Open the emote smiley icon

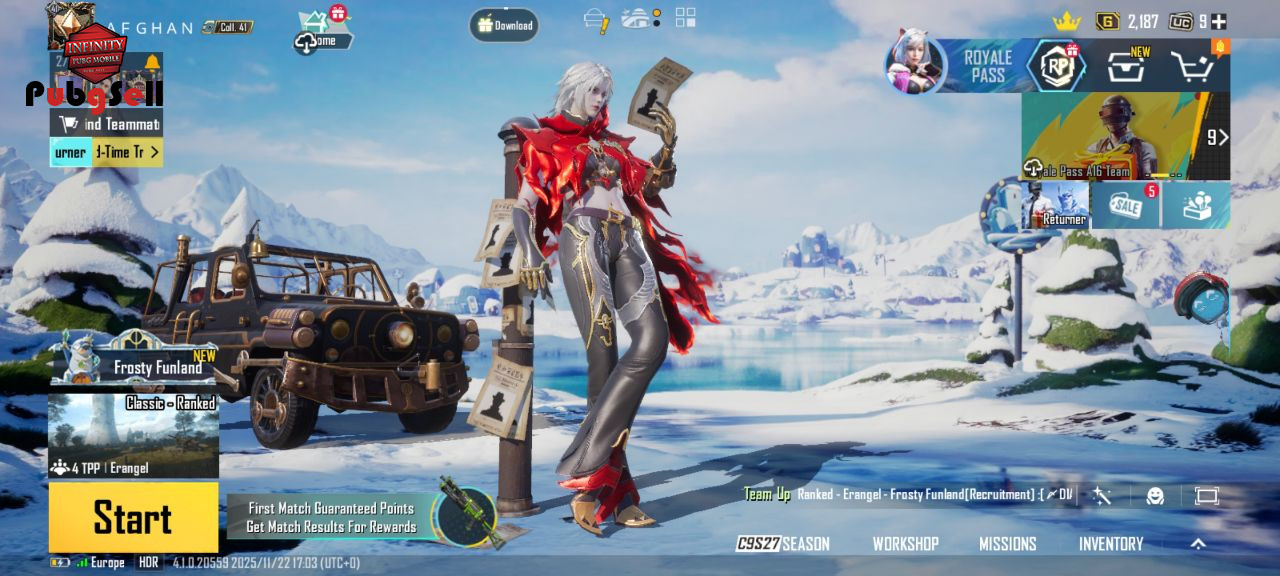click(x=1155, y=496)
